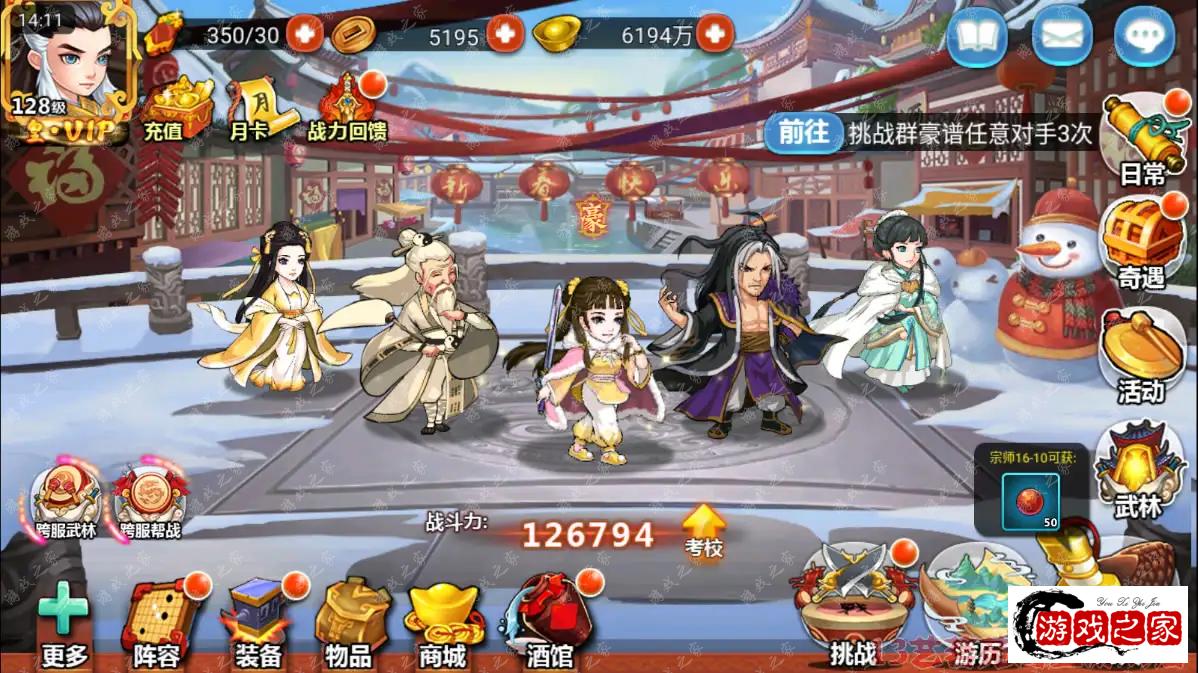Click the 前往 quest go-to button

(804, 133)
